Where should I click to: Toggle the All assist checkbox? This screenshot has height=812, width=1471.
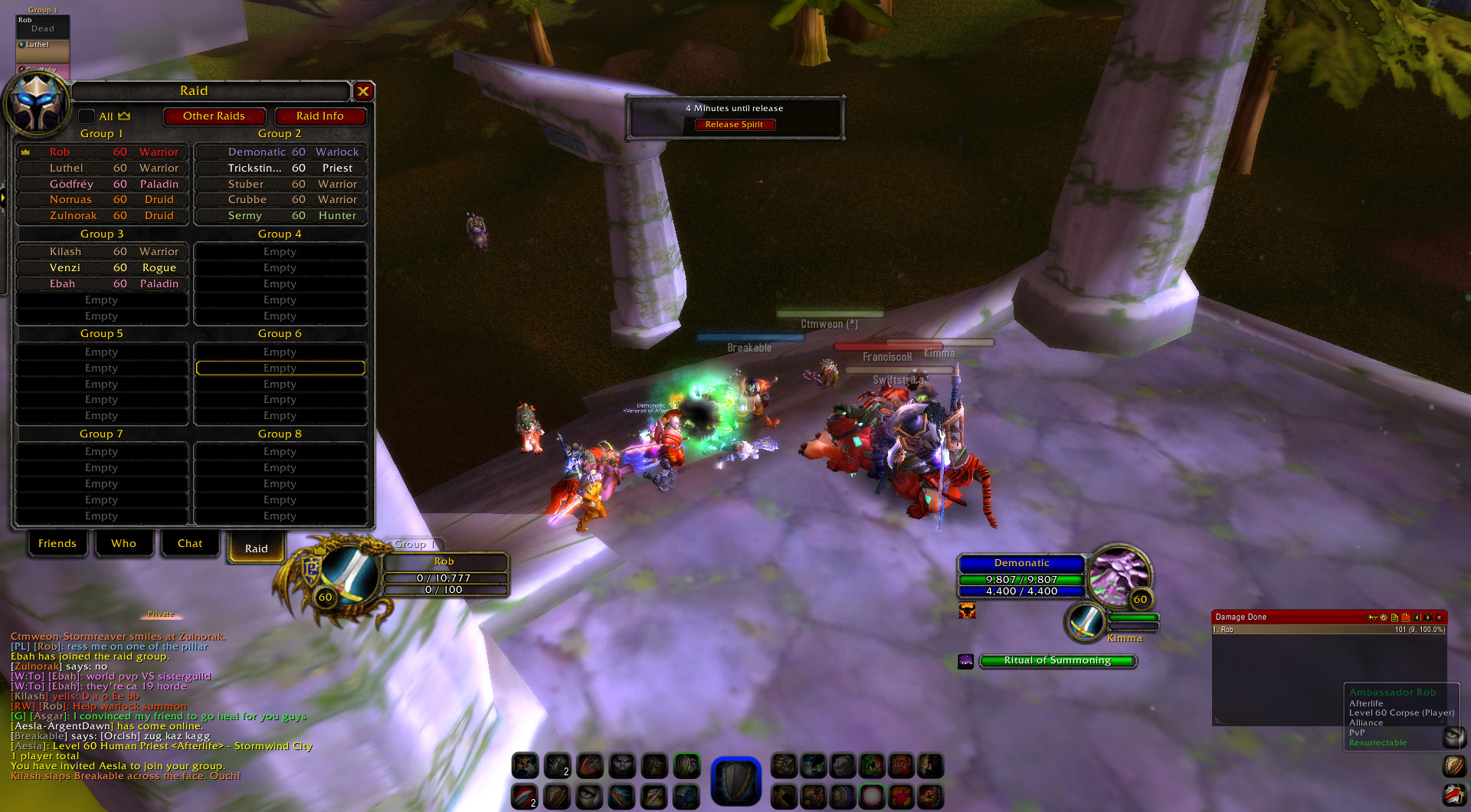coord(87,116)
